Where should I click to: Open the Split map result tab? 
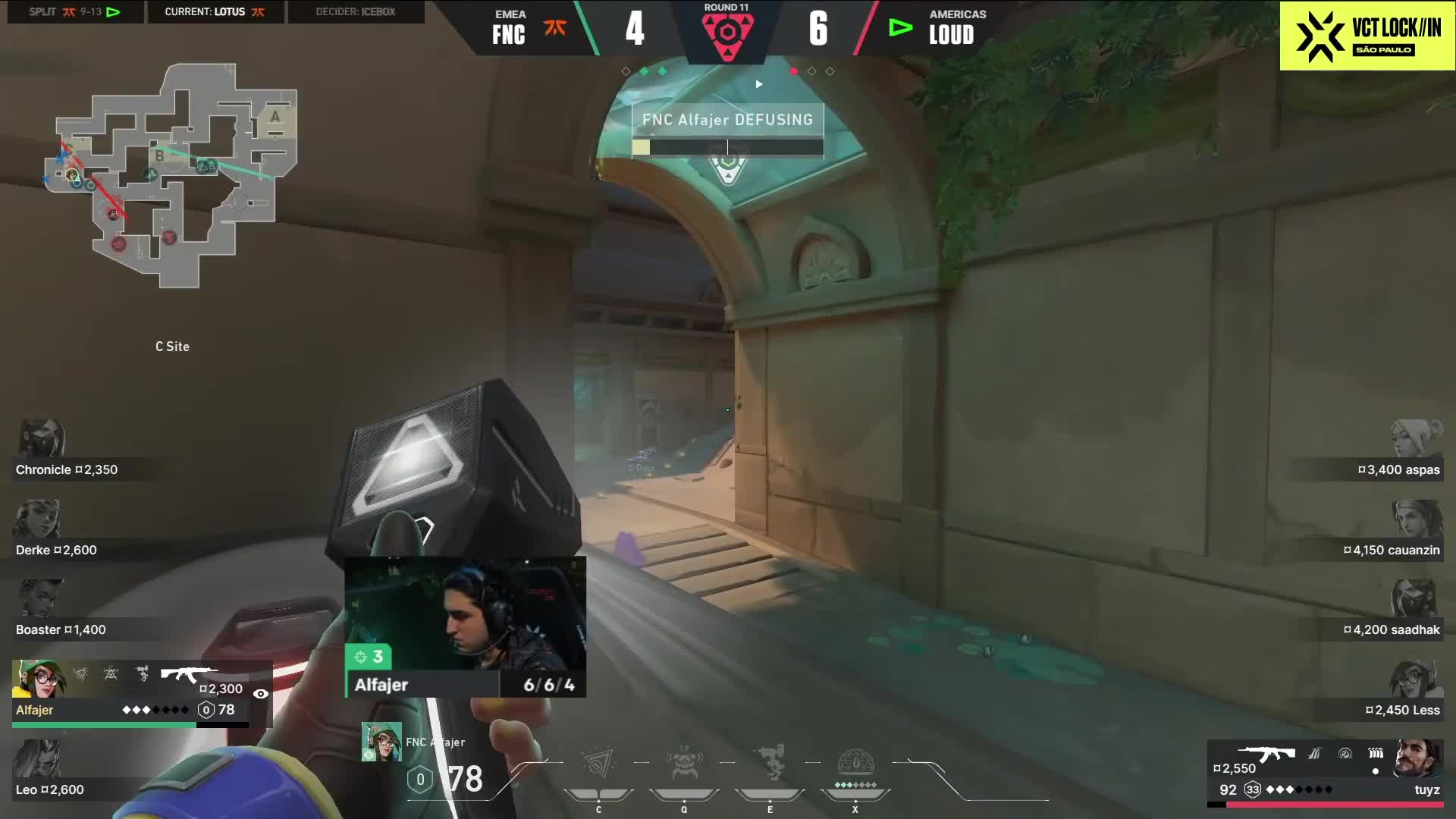click(x=75, y=12)
